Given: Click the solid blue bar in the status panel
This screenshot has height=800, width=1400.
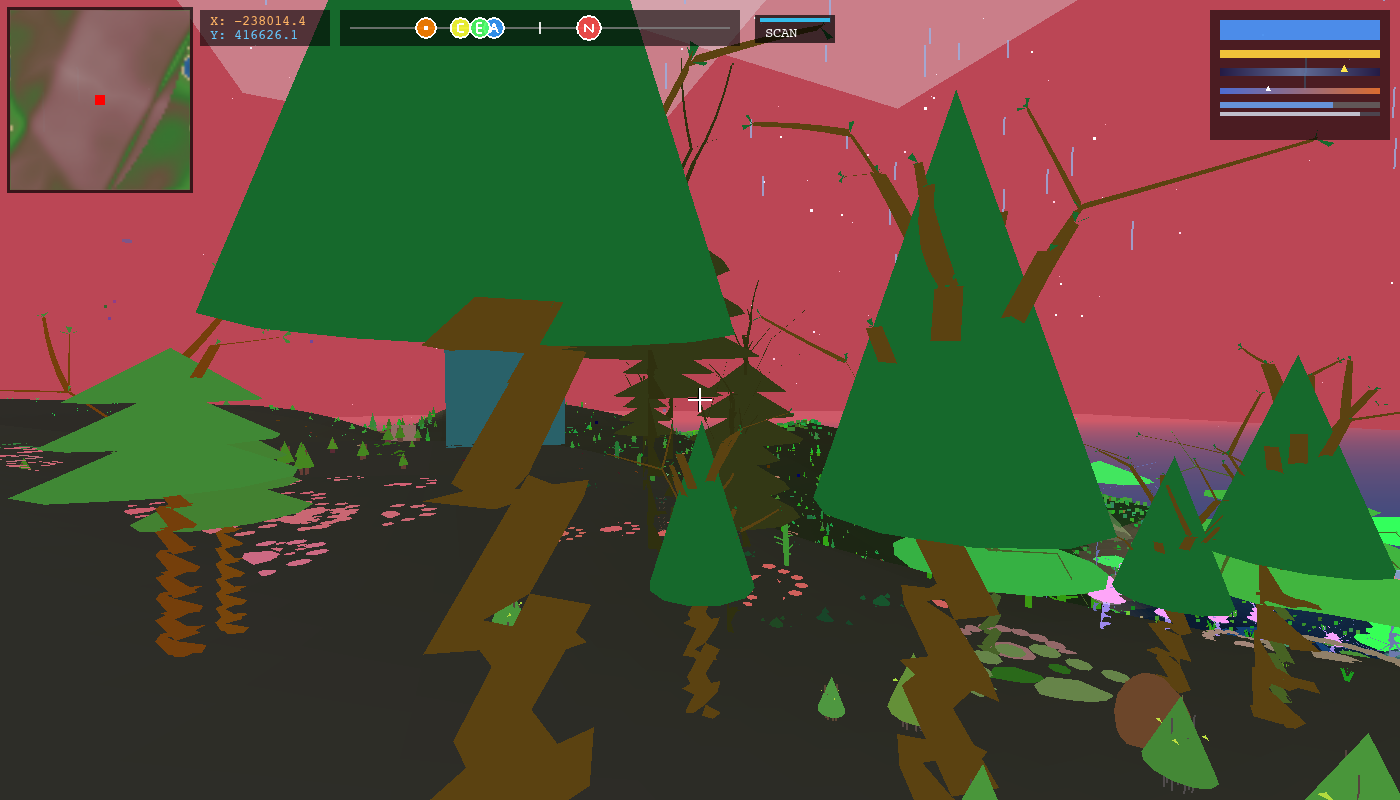Looking at the screenshot, I should (x=1300, y=29).
